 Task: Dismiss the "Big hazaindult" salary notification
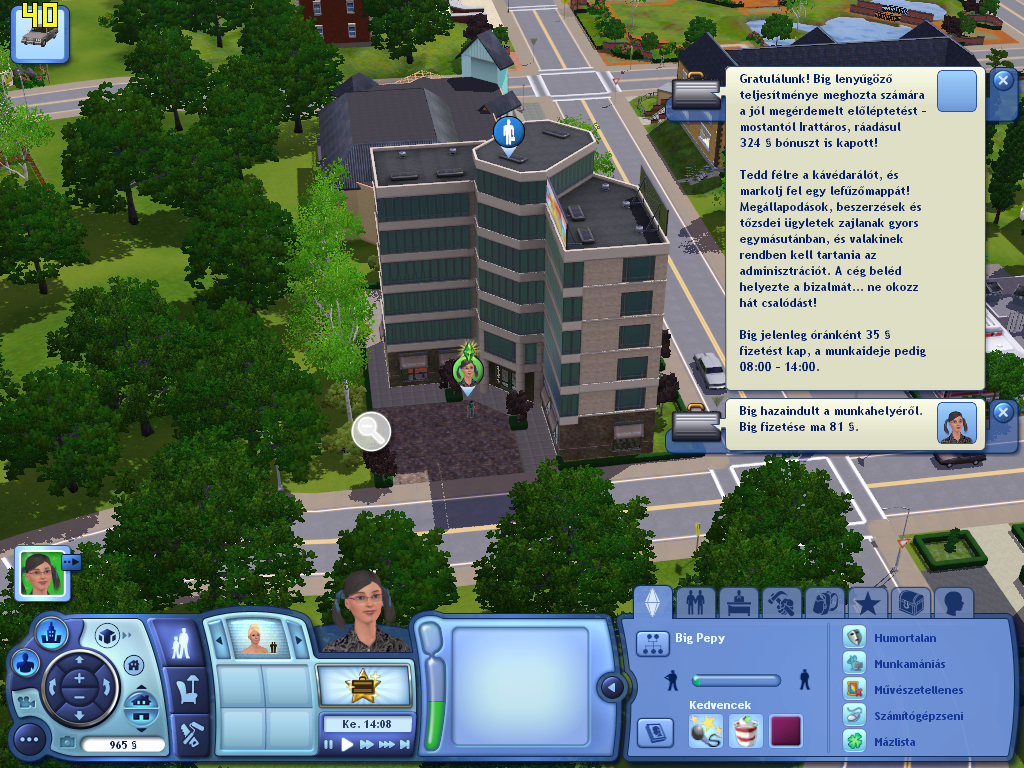coord(1003,413)
